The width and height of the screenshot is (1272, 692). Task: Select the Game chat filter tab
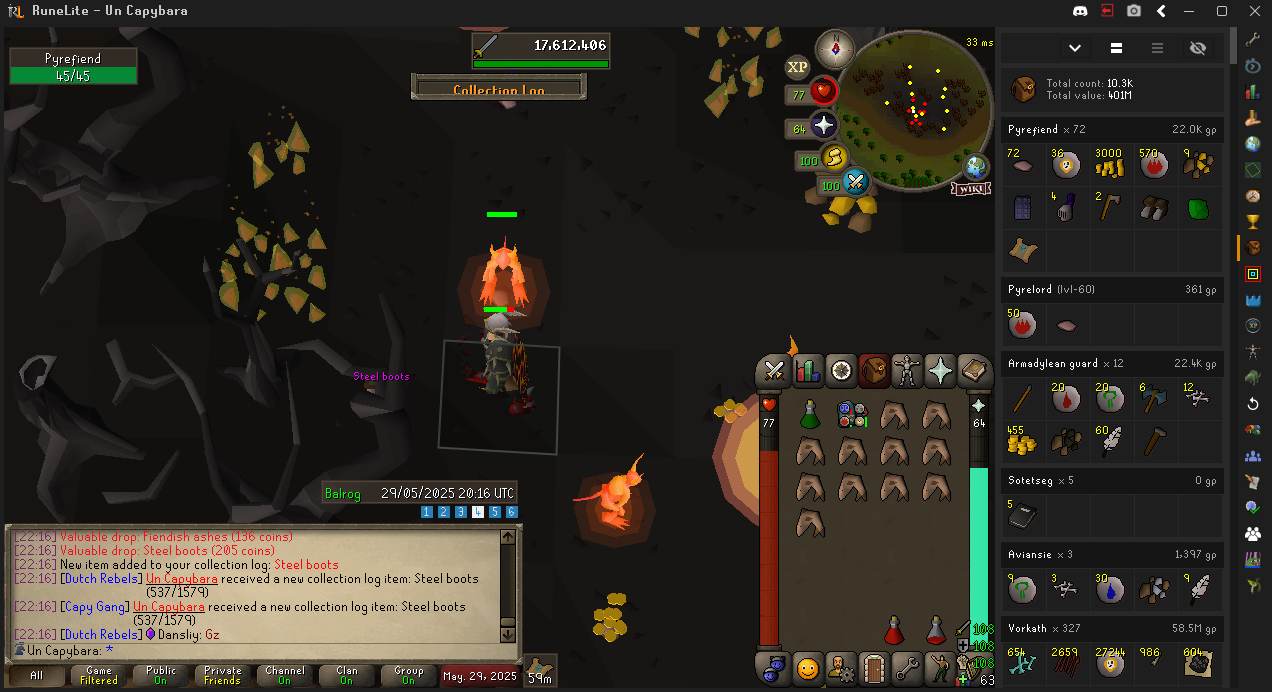click(x=99, y=676)
